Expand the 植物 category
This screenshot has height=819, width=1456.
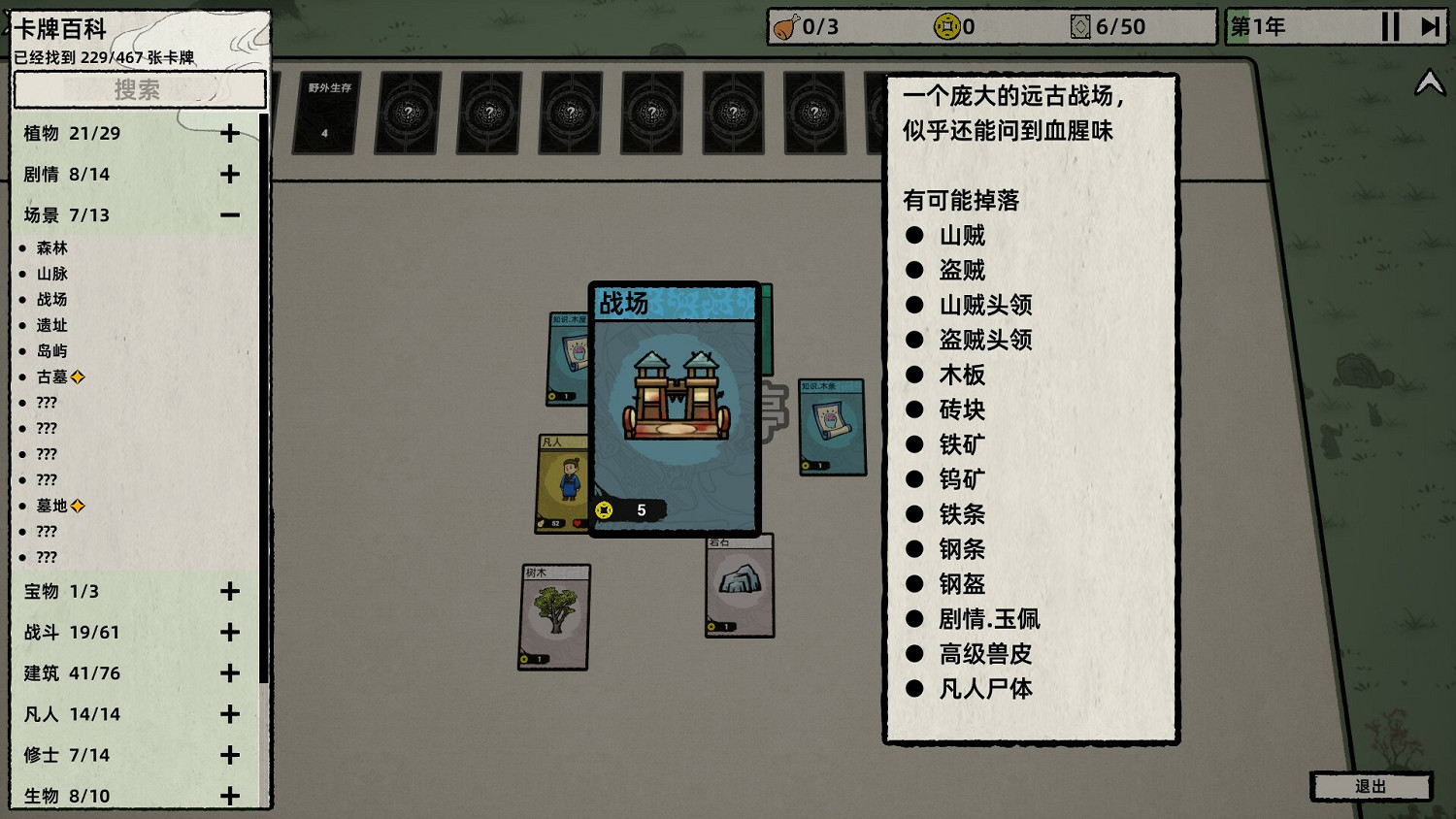[x=230, y=133]
